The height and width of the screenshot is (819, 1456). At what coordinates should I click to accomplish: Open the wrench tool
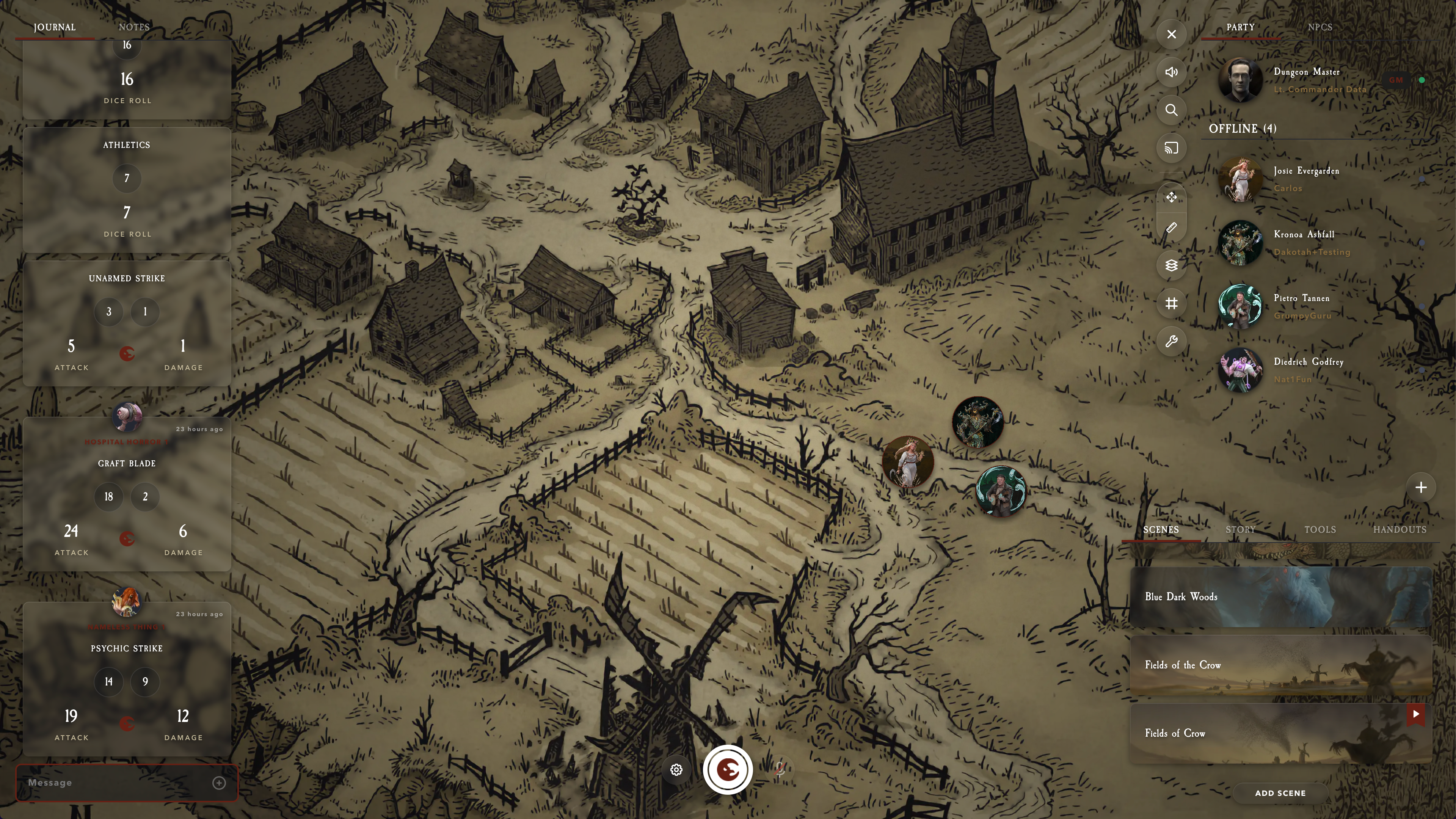pos(1171,341)
